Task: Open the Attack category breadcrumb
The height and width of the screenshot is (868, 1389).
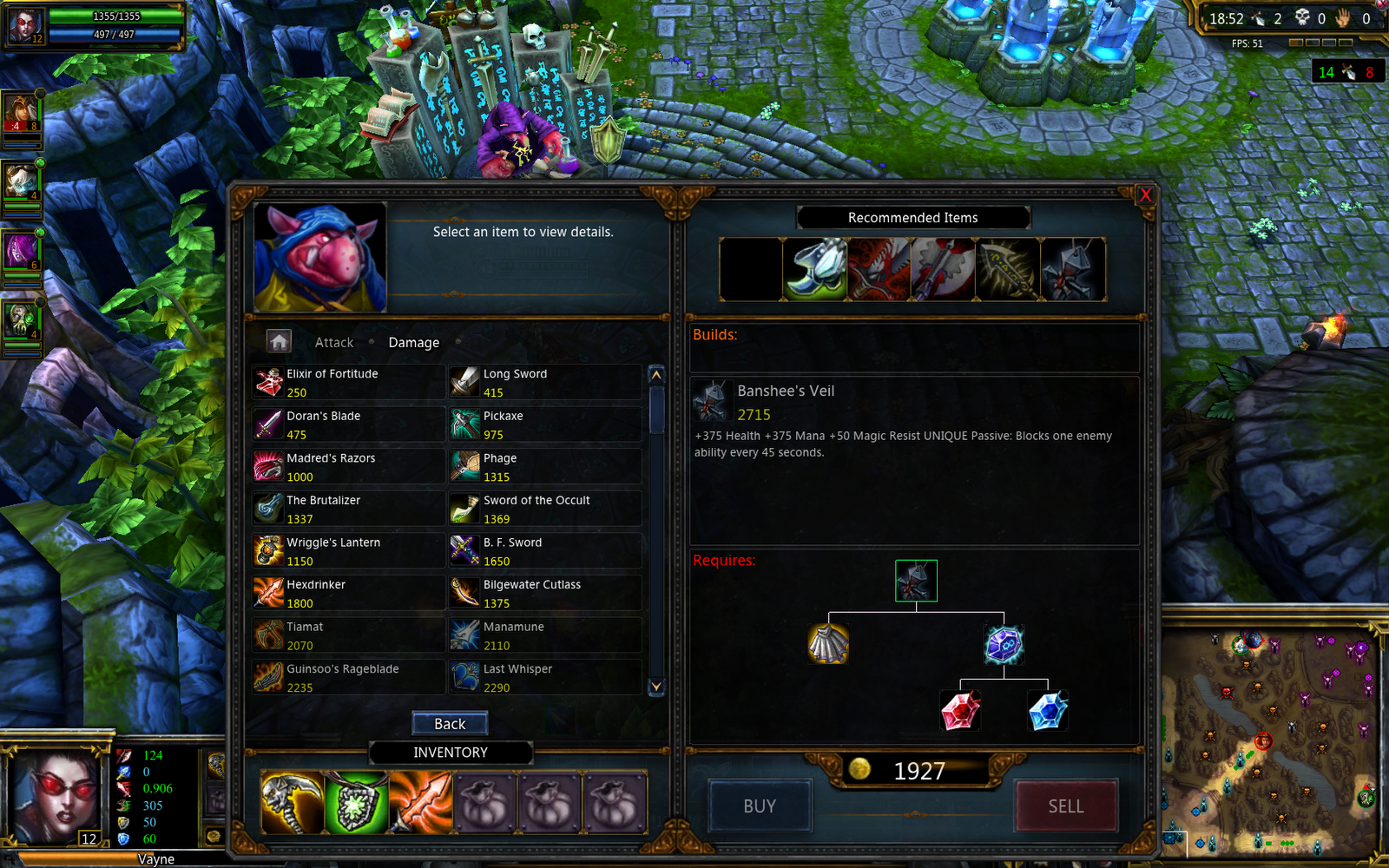Action: (333, 343)
